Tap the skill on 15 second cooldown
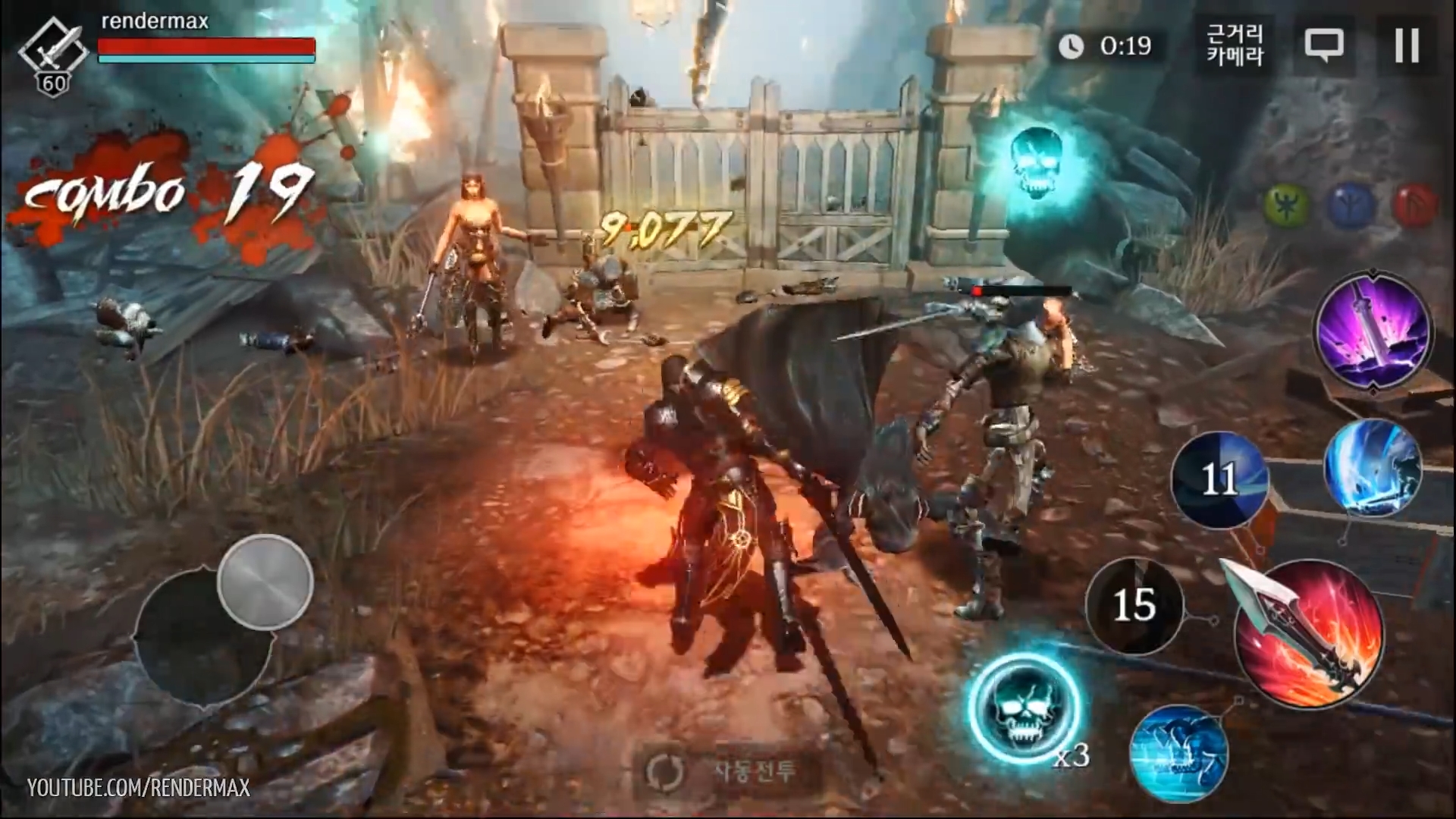The height and width of the screenshot is (819, 1456). (x=1134, y=605)
